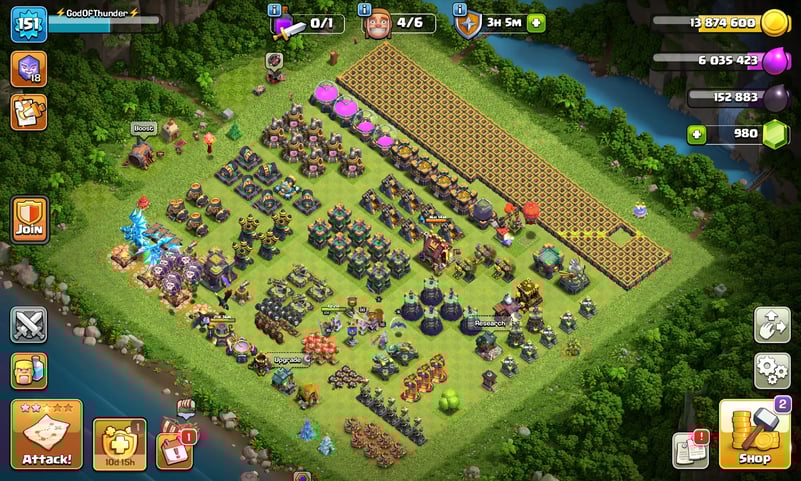Open the barbarian army training button

28,370
